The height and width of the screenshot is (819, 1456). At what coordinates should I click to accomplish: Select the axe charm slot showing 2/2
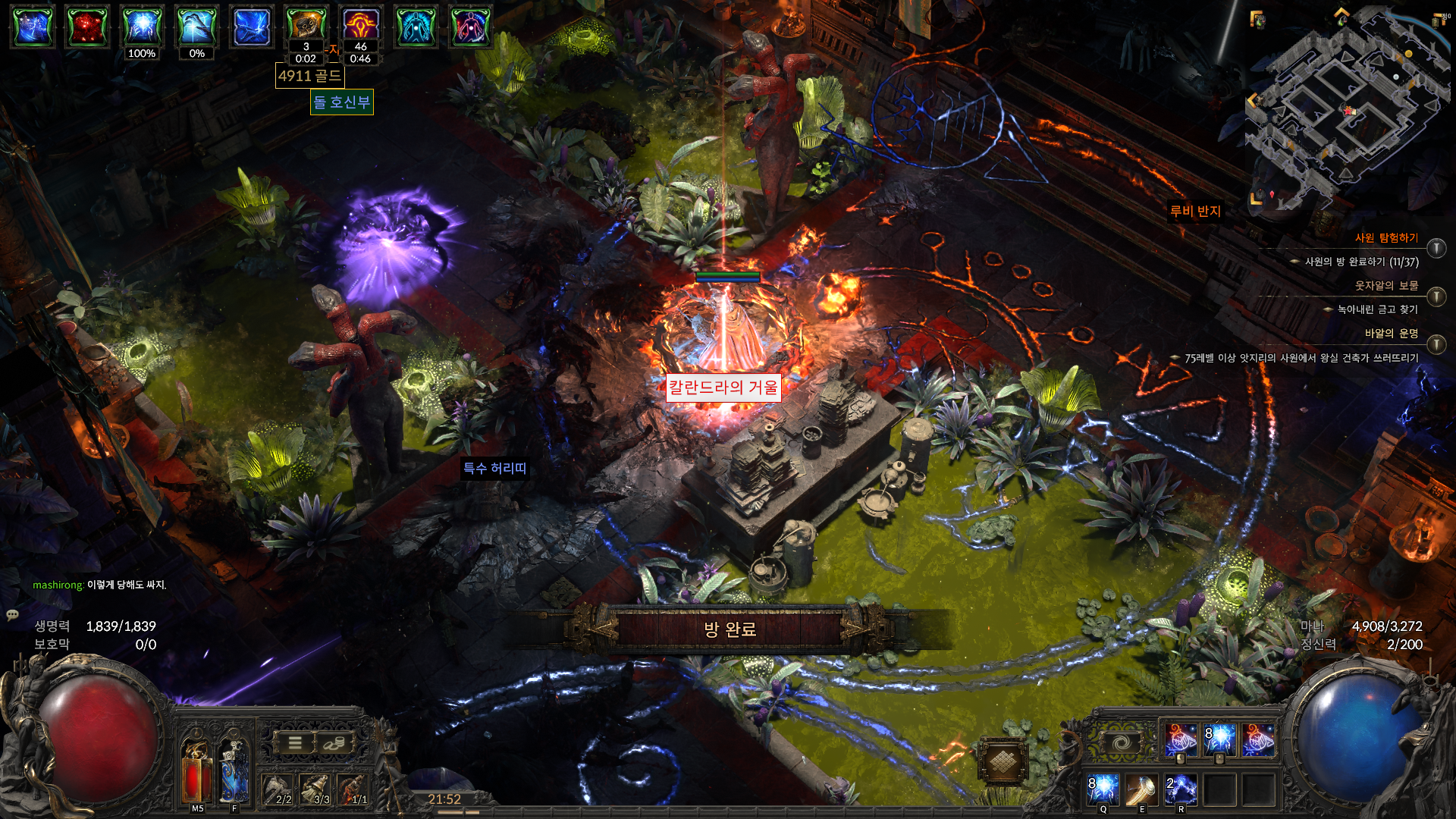point(278,789)
